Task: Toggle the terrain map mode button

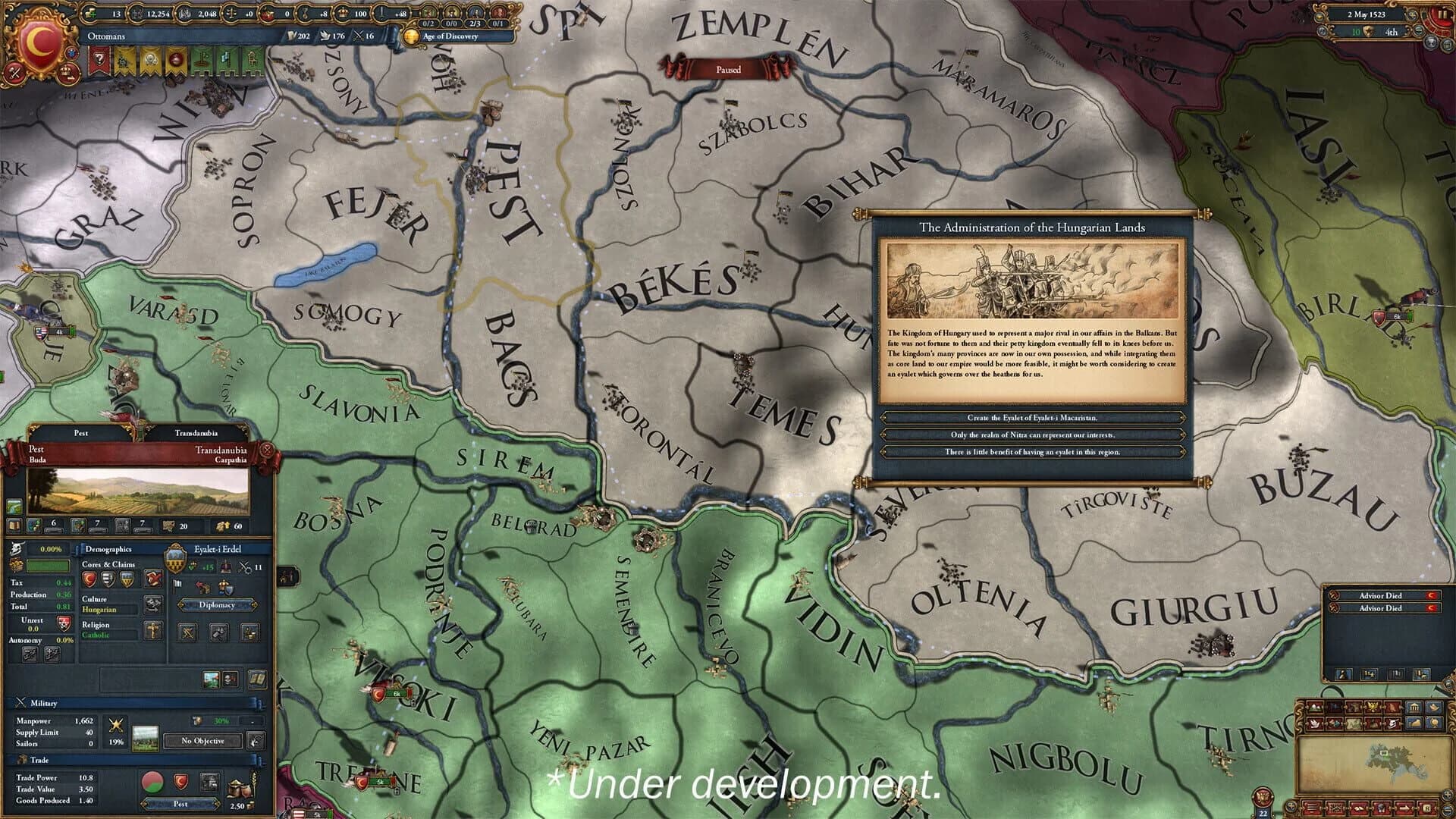Action: [x=1315, y=707]
